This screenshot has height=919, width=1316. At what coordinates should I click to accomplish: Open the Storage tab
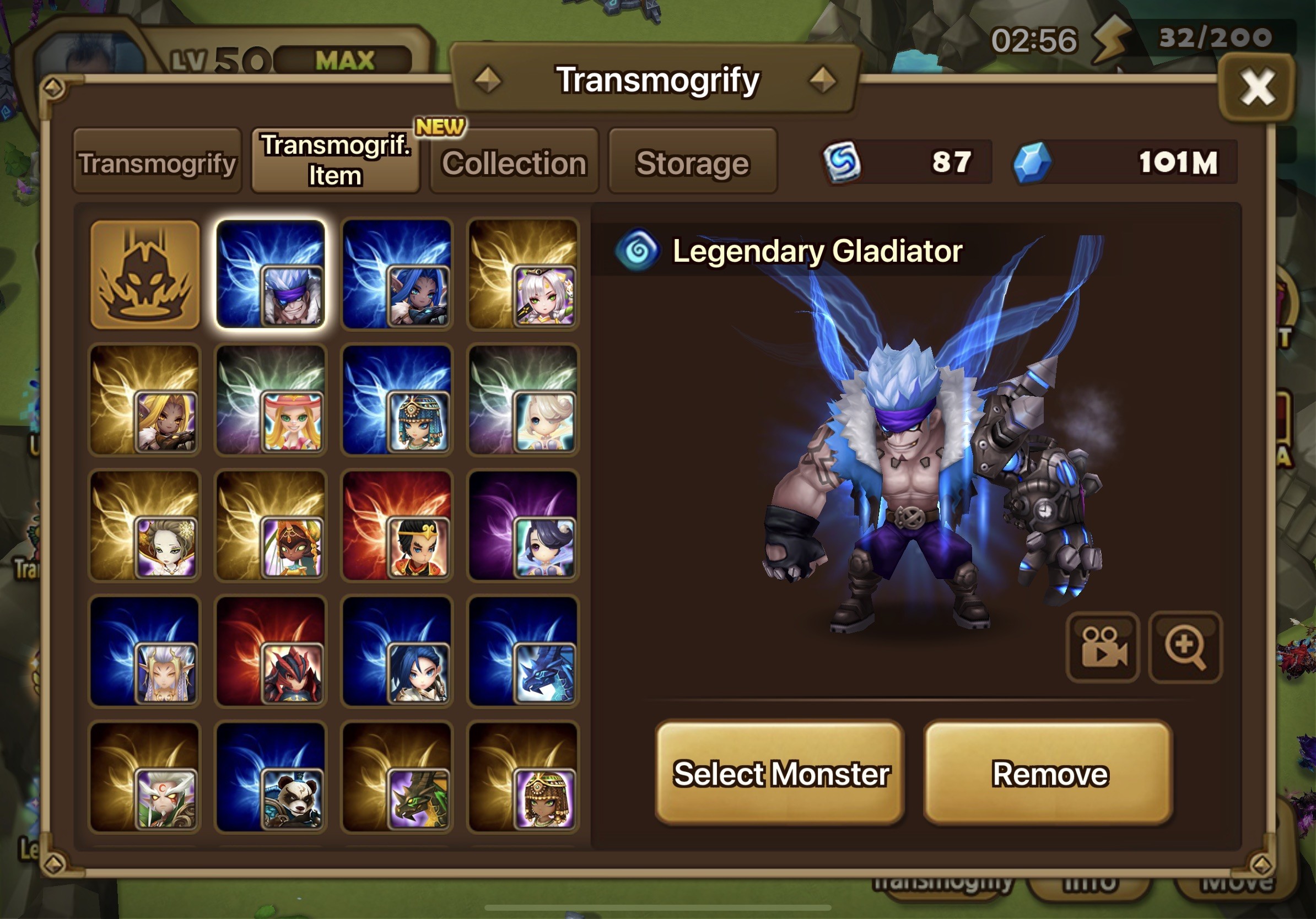click(692, 163)
